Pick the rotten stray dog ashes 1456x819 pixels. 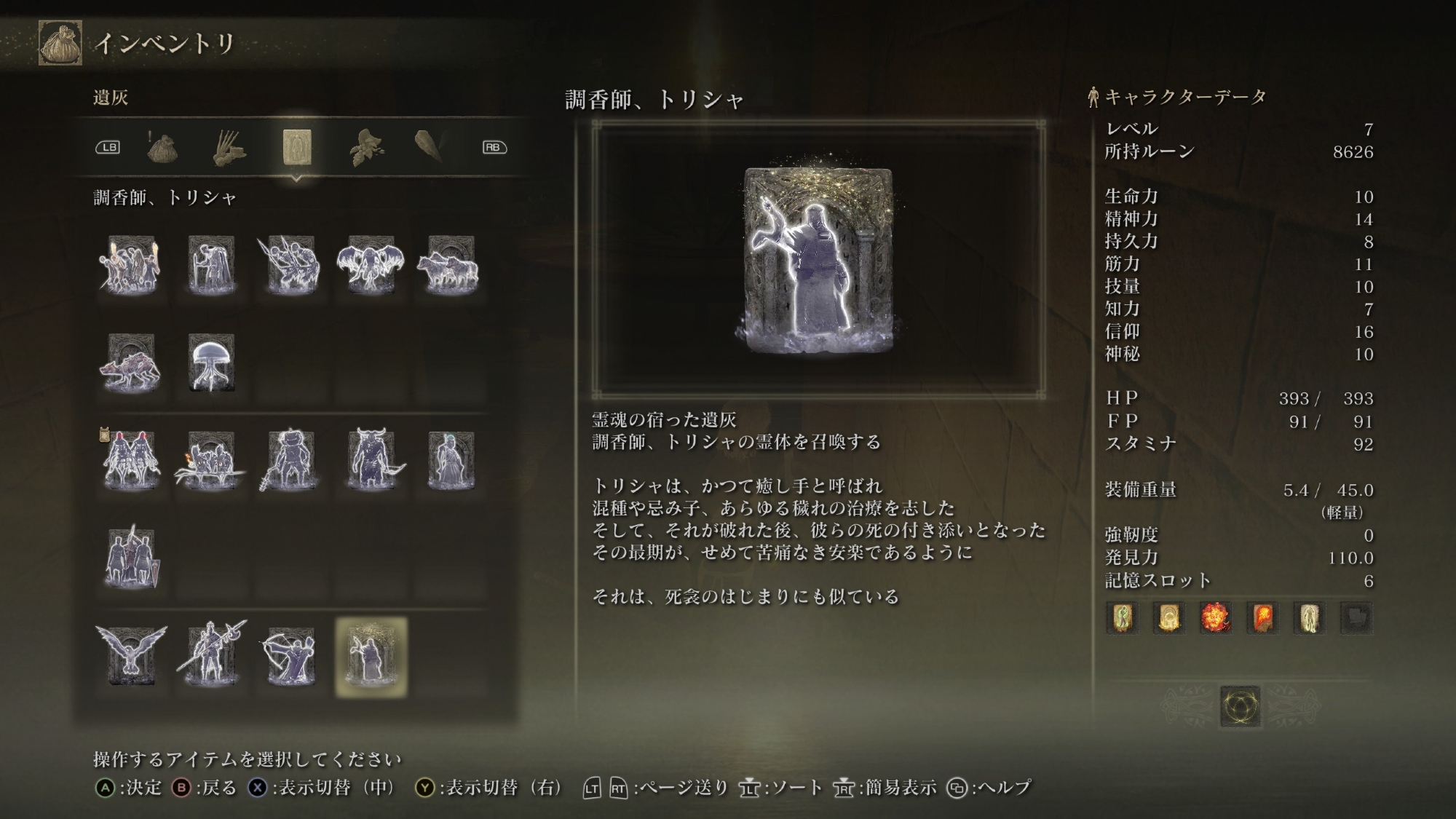131,363
